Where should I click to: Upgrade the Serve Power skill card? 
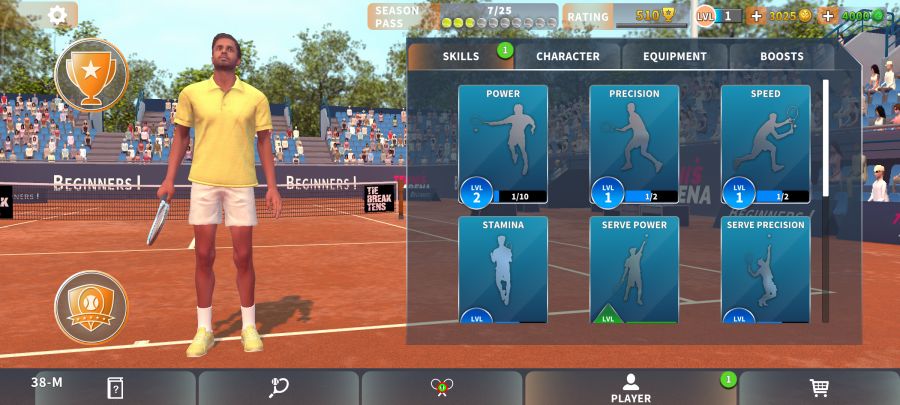[634, 270]
